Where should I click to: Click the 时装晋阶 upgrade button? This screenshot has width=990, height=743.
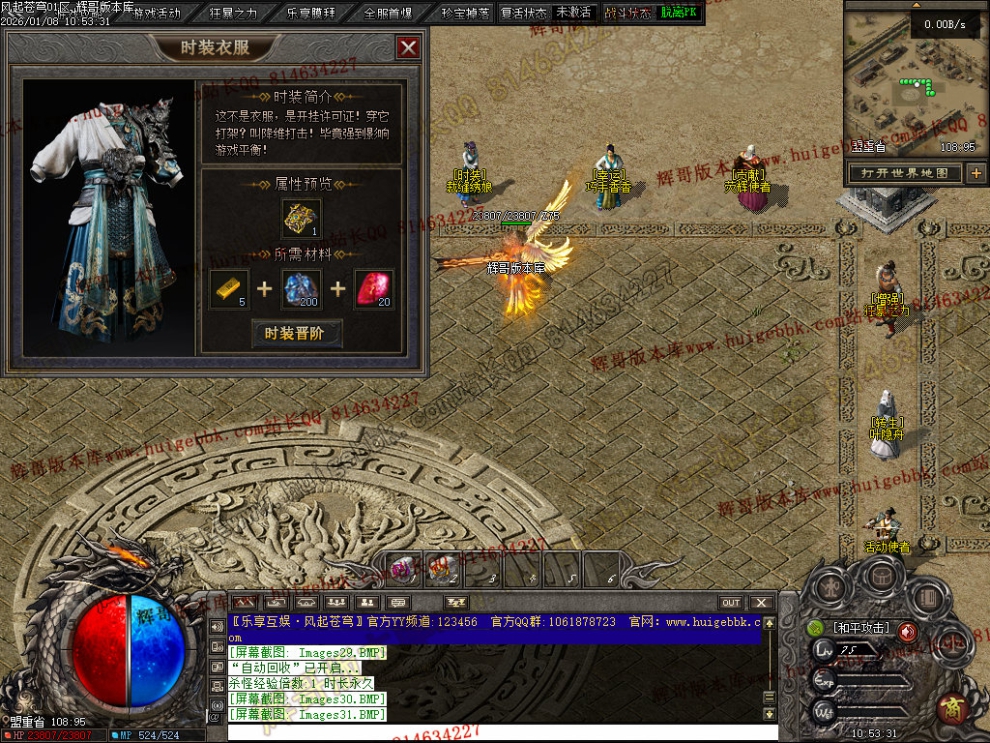tap(296, 333)
